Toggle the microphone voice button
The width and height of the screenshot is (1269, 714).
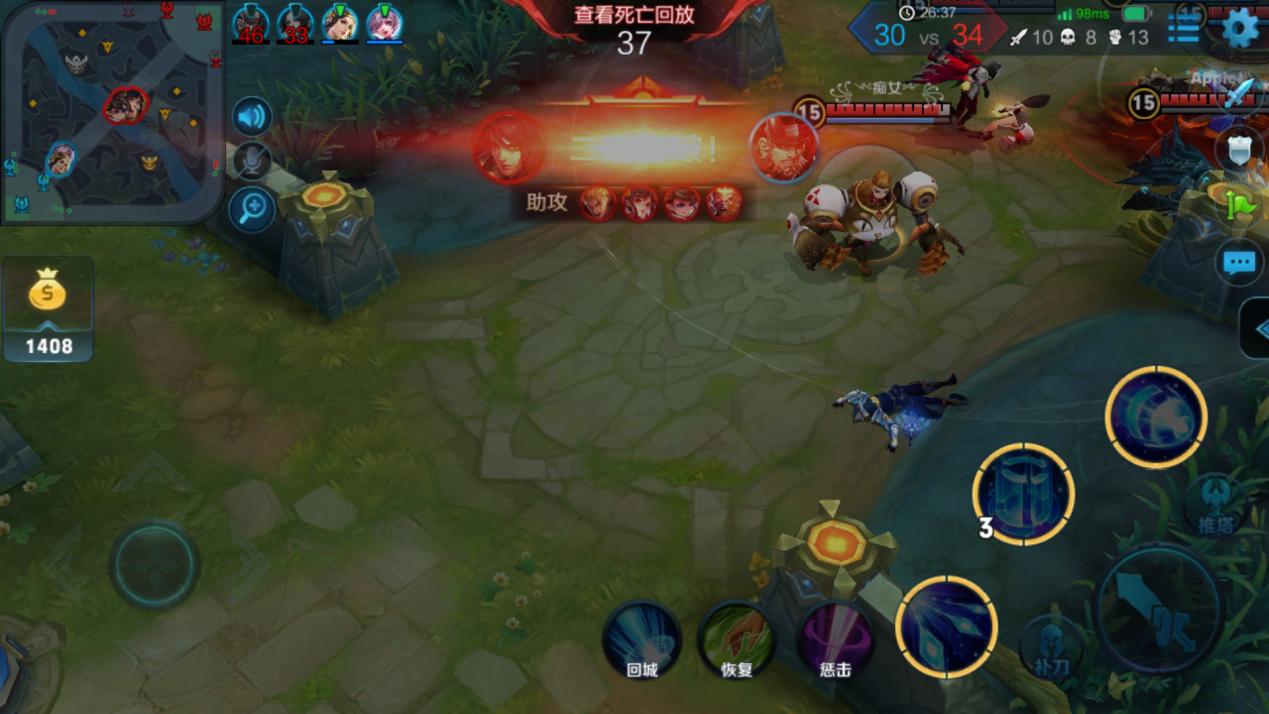coord(252,162)
